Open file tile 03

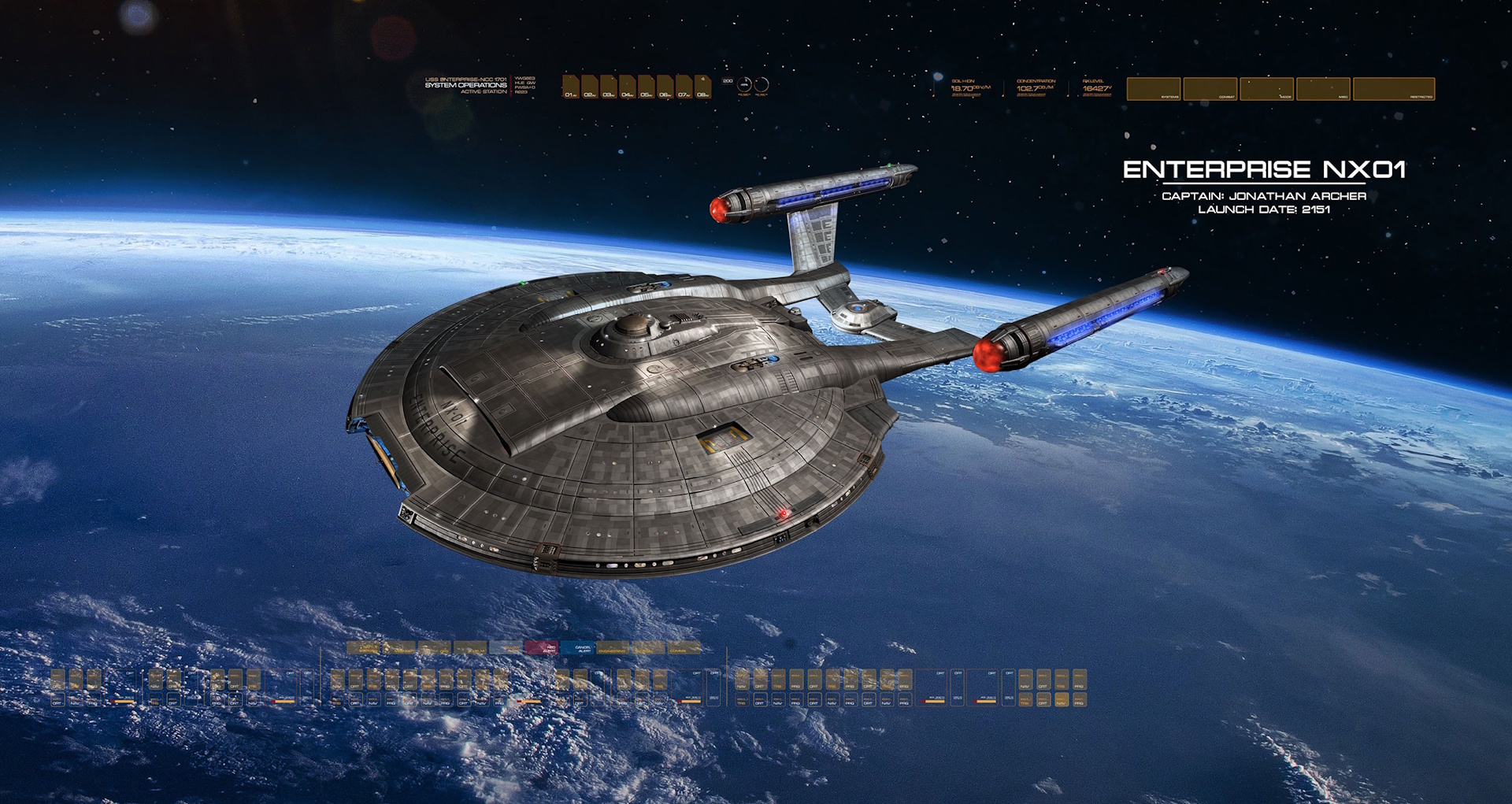click(x=609, y=87)
